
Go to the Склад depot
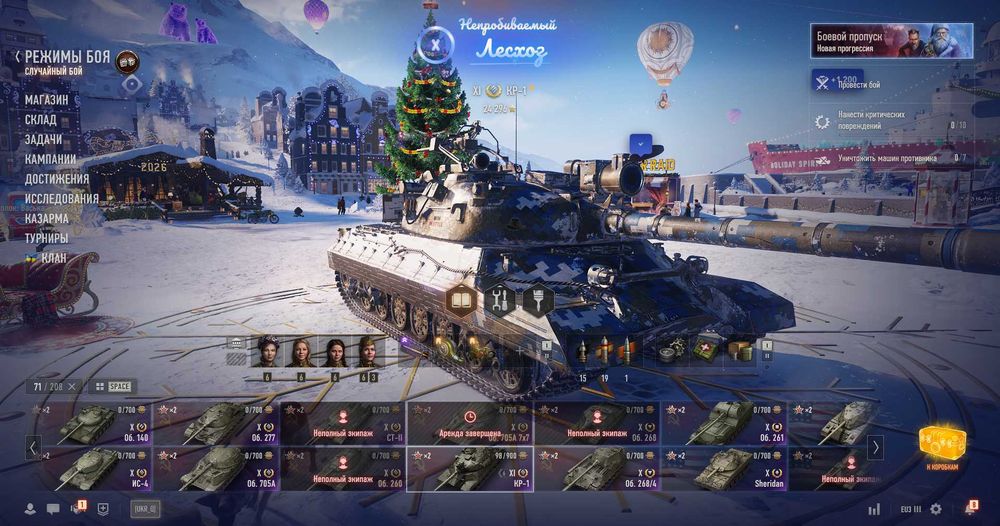click(x=41, y=120)
